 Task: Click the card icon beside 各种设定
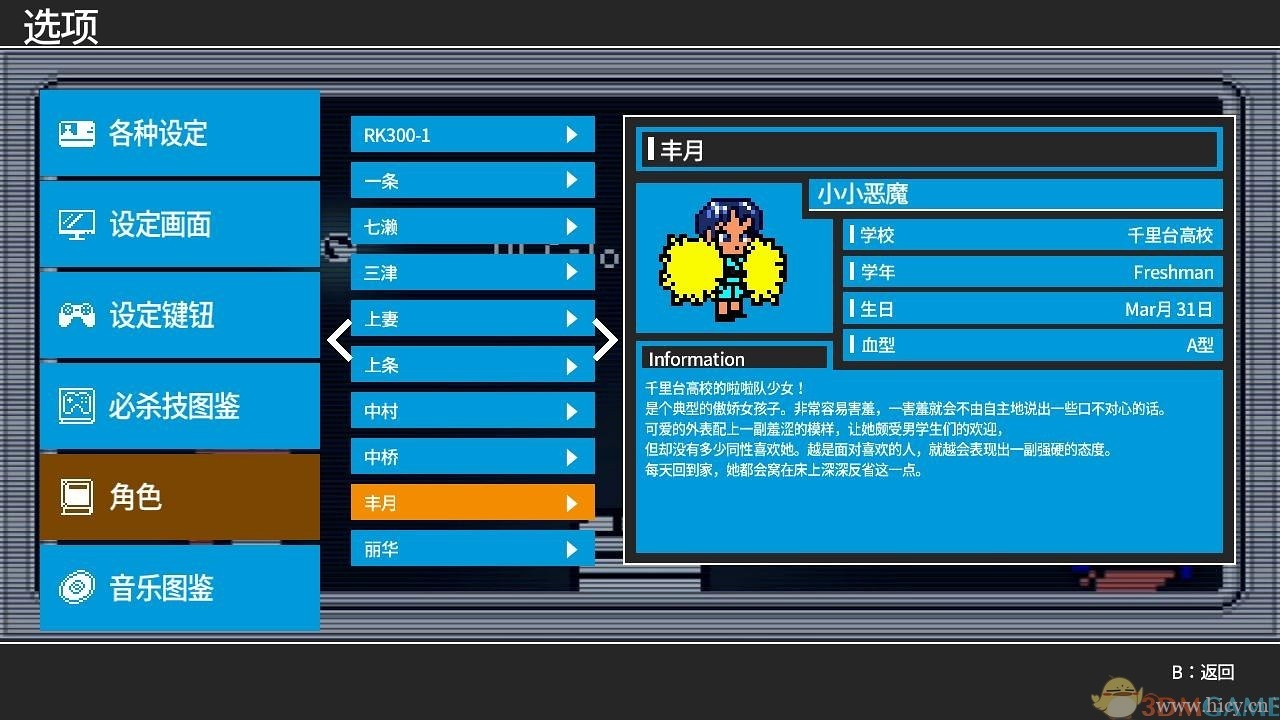[75, 131]
